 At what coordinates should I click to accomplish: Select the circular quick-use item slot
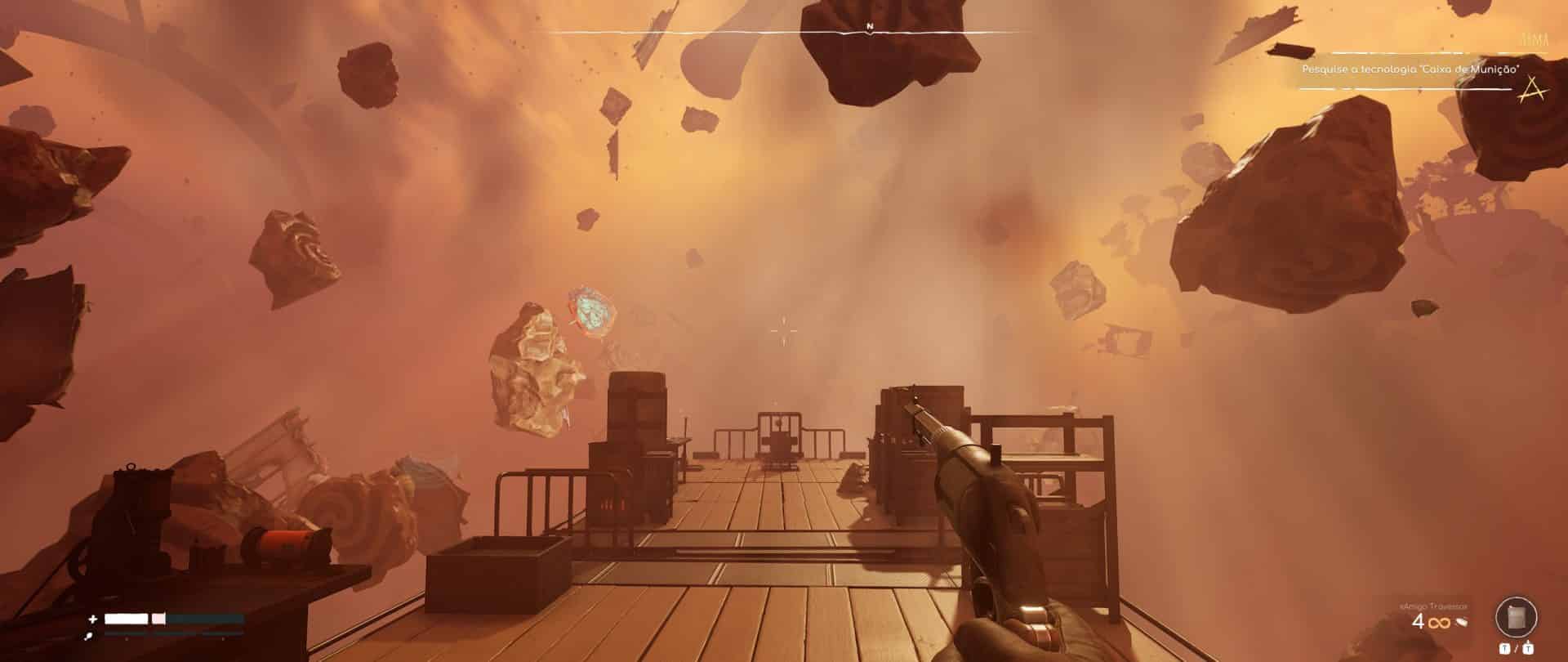pyautogui.click(x=1517, y=617)
